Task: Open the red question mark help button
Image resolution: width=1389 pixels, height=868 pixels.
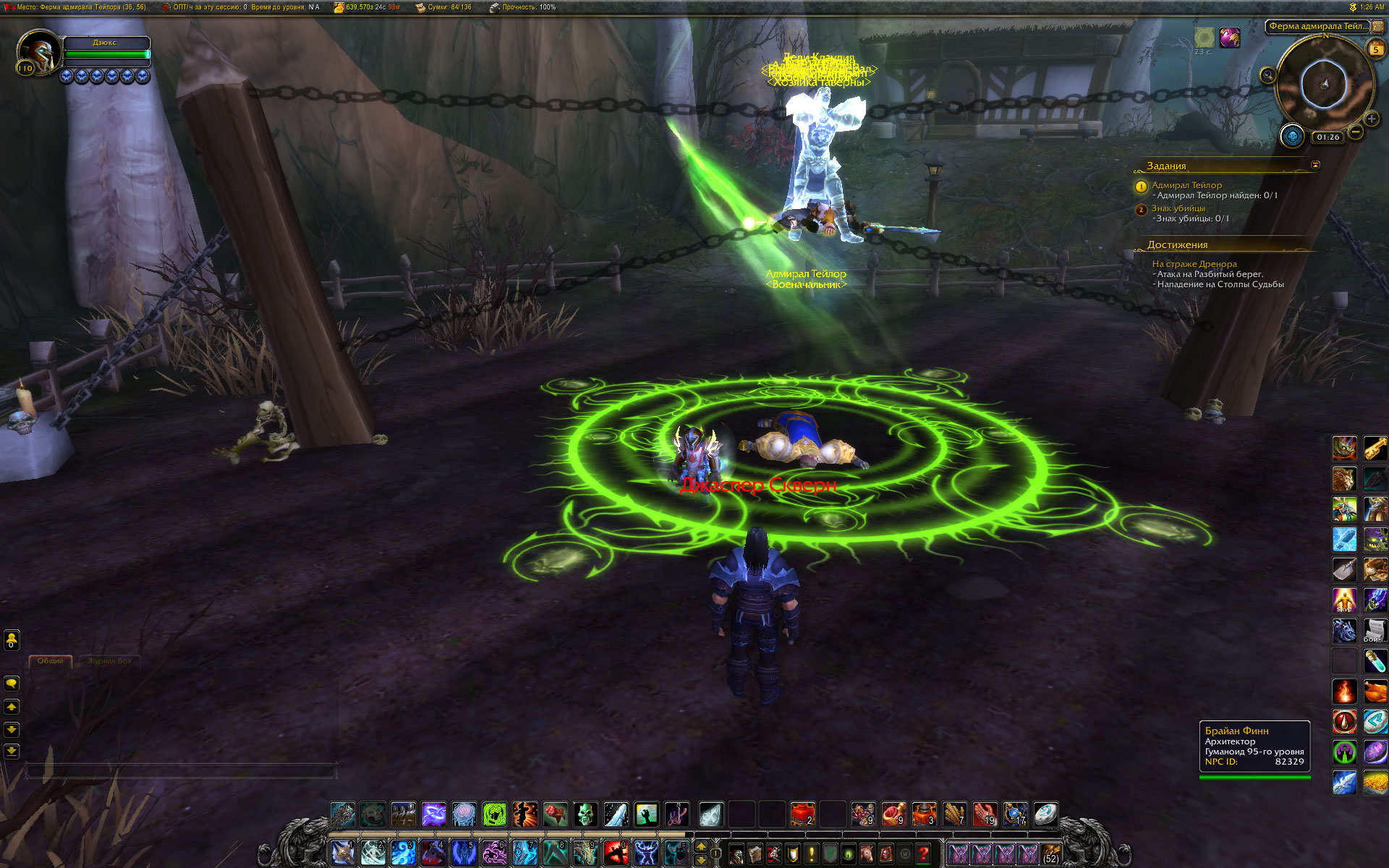Action: (923, 854)
